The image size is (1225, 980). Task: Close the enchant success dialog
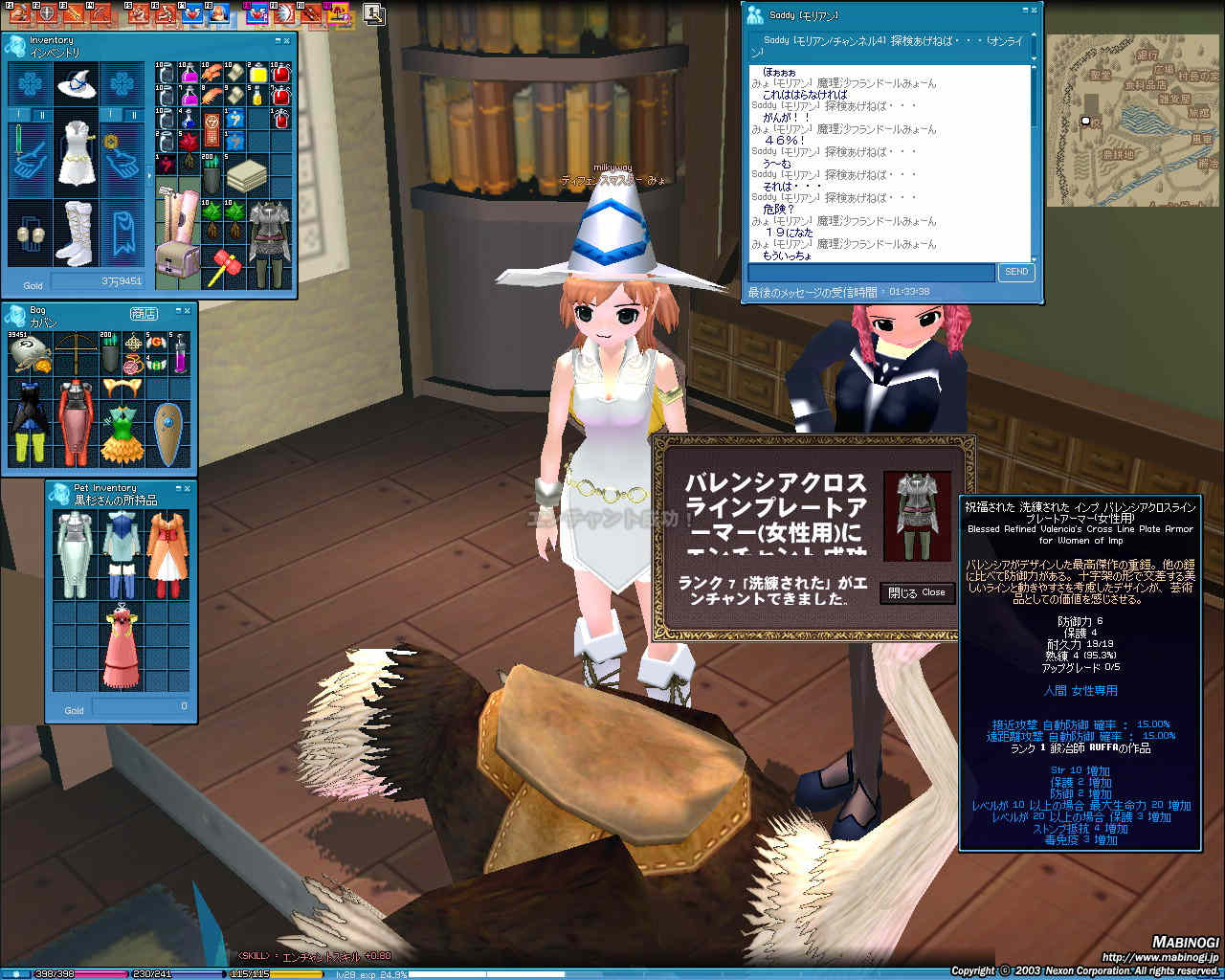(917, 593)
